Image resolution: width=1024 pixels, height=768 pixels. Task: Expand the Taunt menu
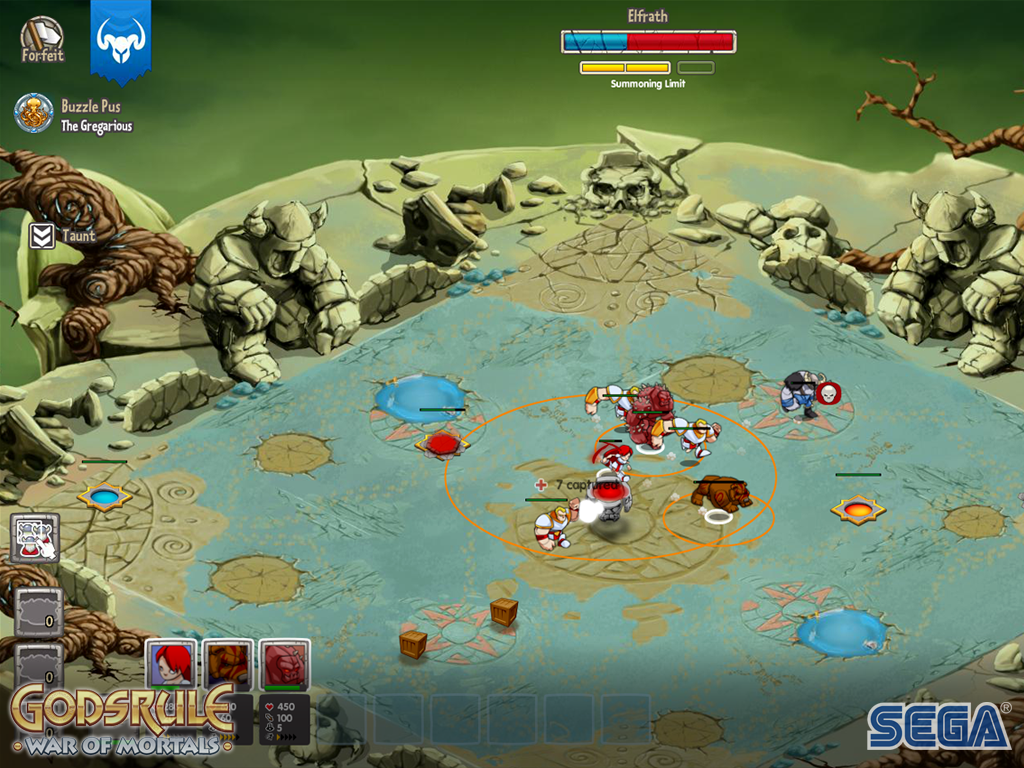click(42, 236)
